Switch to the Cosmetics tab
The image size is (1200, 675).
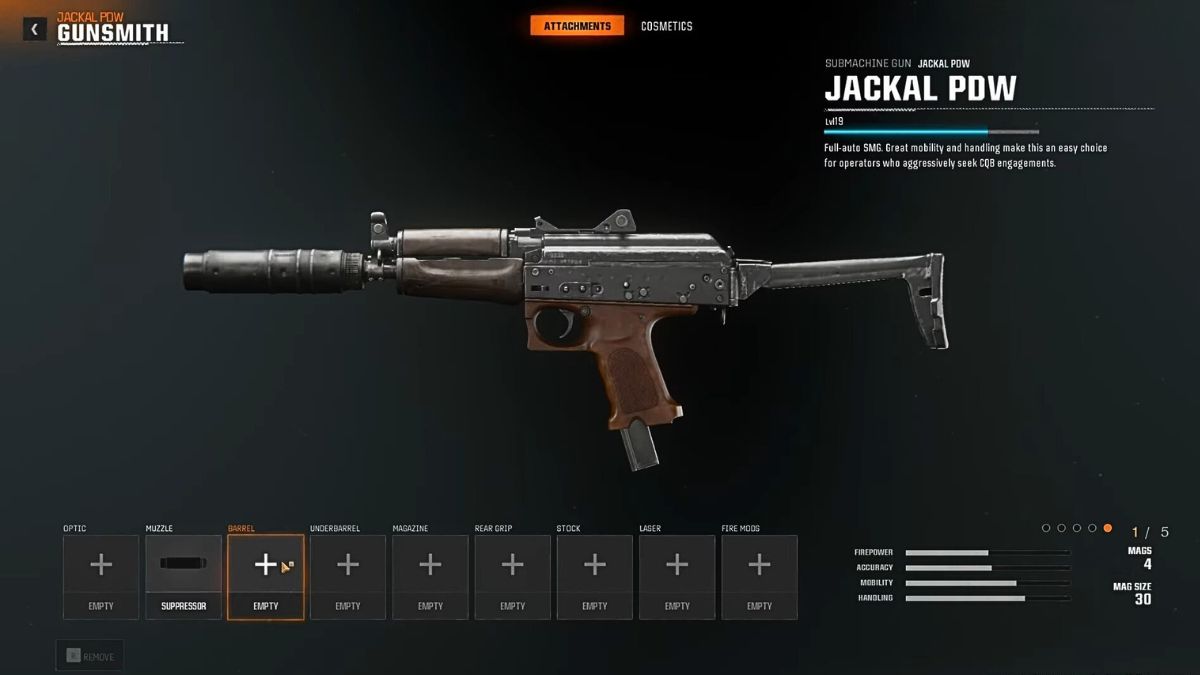(x=666, y=26)
